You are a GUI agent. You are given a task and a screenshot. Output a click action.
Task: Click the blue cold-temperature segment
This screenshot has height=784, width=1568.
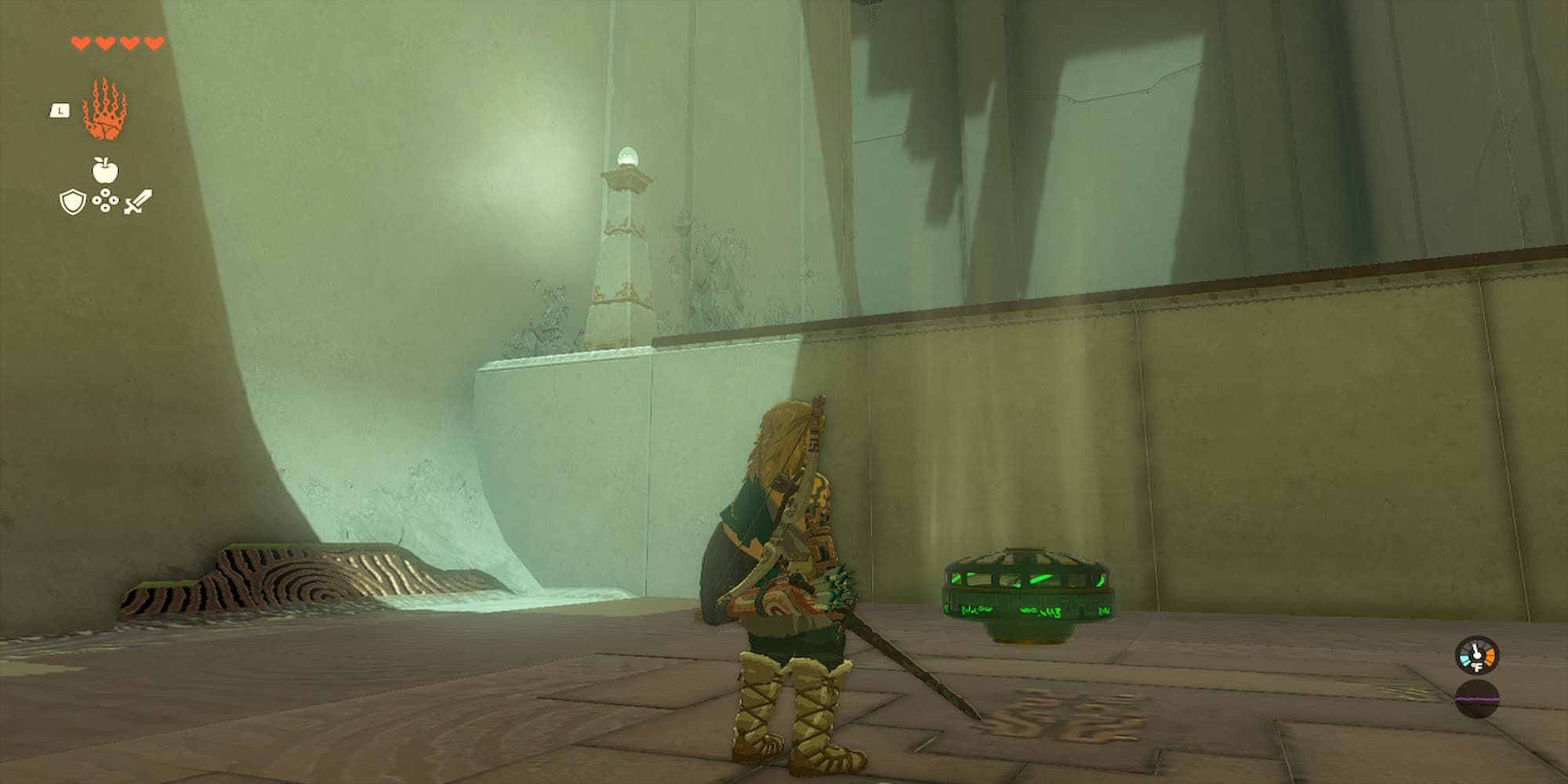pyautogui.click(x=1465, y=659)
